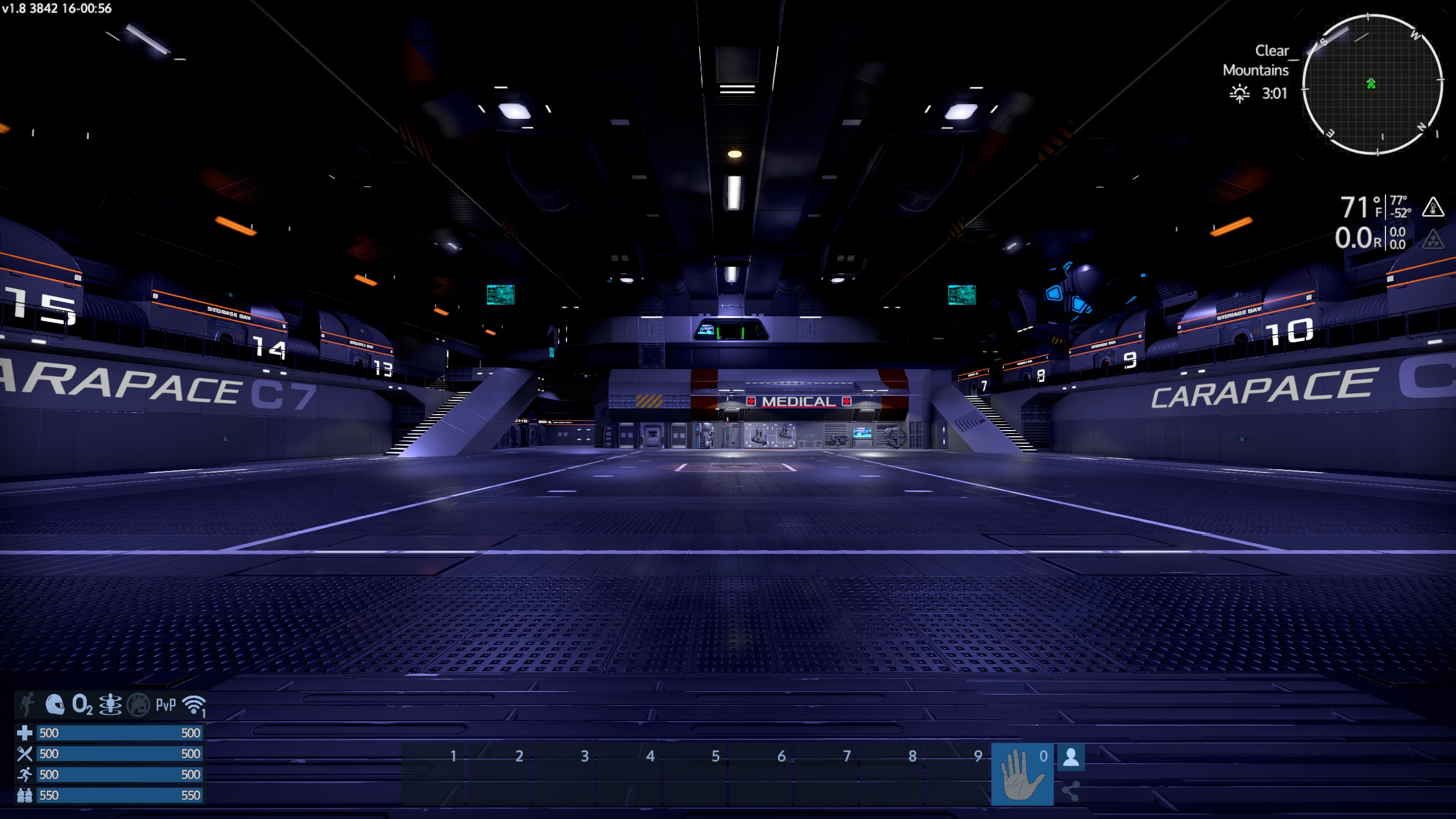Click the figure-with-rings status icon
The width and height of the screenshot is (1456, 819).
pyautogui.click(x=110, y=705)
